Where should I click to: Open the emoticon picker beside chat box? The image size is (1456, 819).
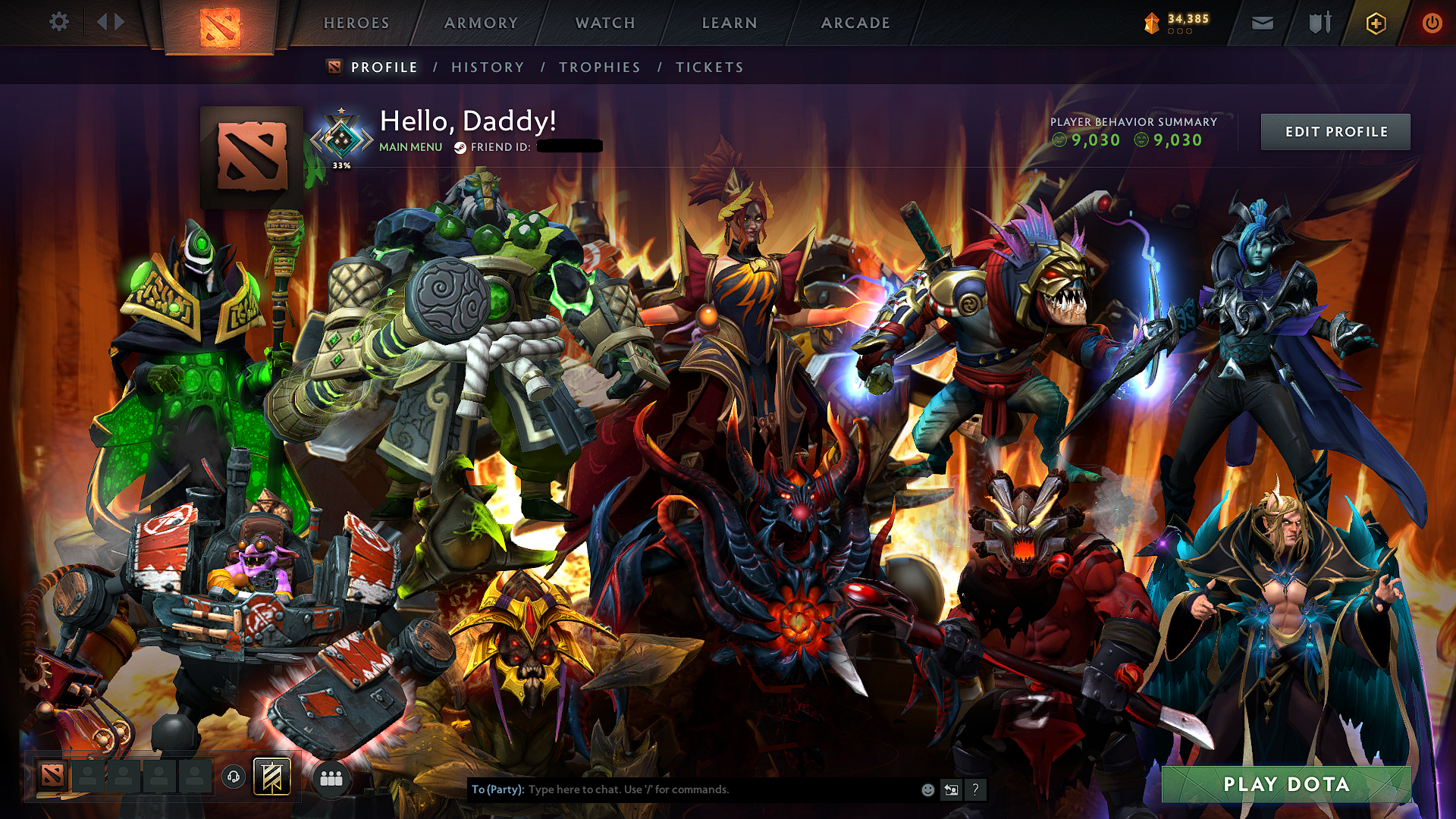pyautogui.click(x=927, y=789)
